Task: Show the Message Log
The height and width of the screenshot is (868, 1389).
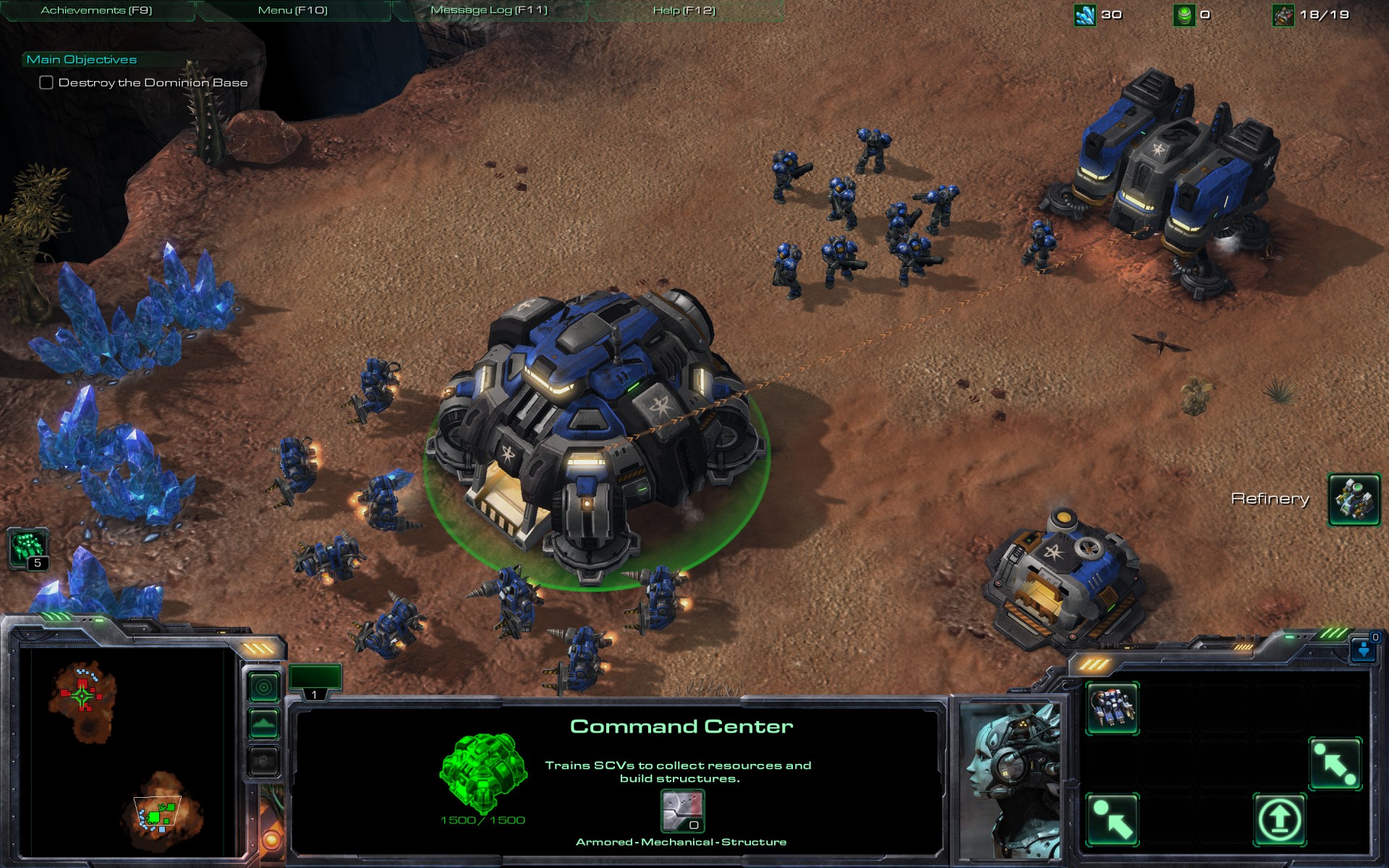Action: tap(489, 10)
